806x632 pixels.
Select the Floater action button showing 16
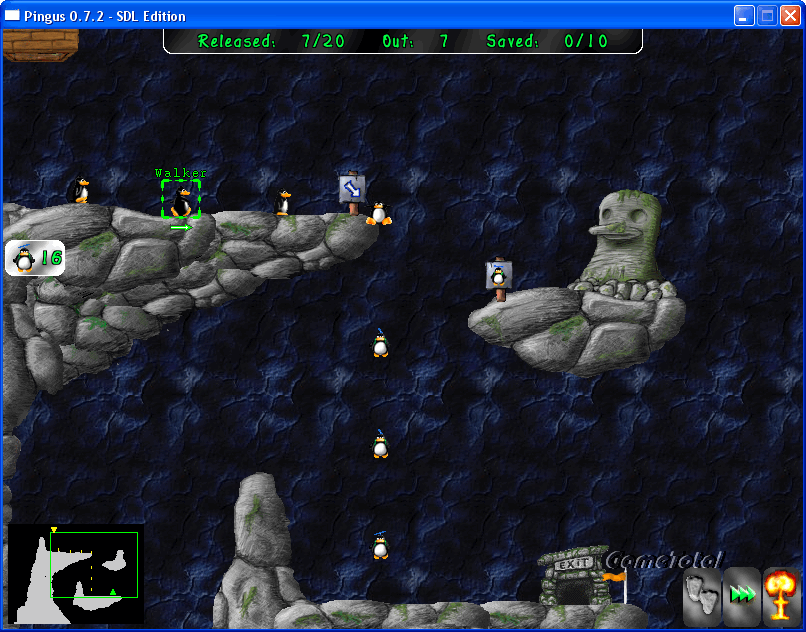(x=35, y=258)
